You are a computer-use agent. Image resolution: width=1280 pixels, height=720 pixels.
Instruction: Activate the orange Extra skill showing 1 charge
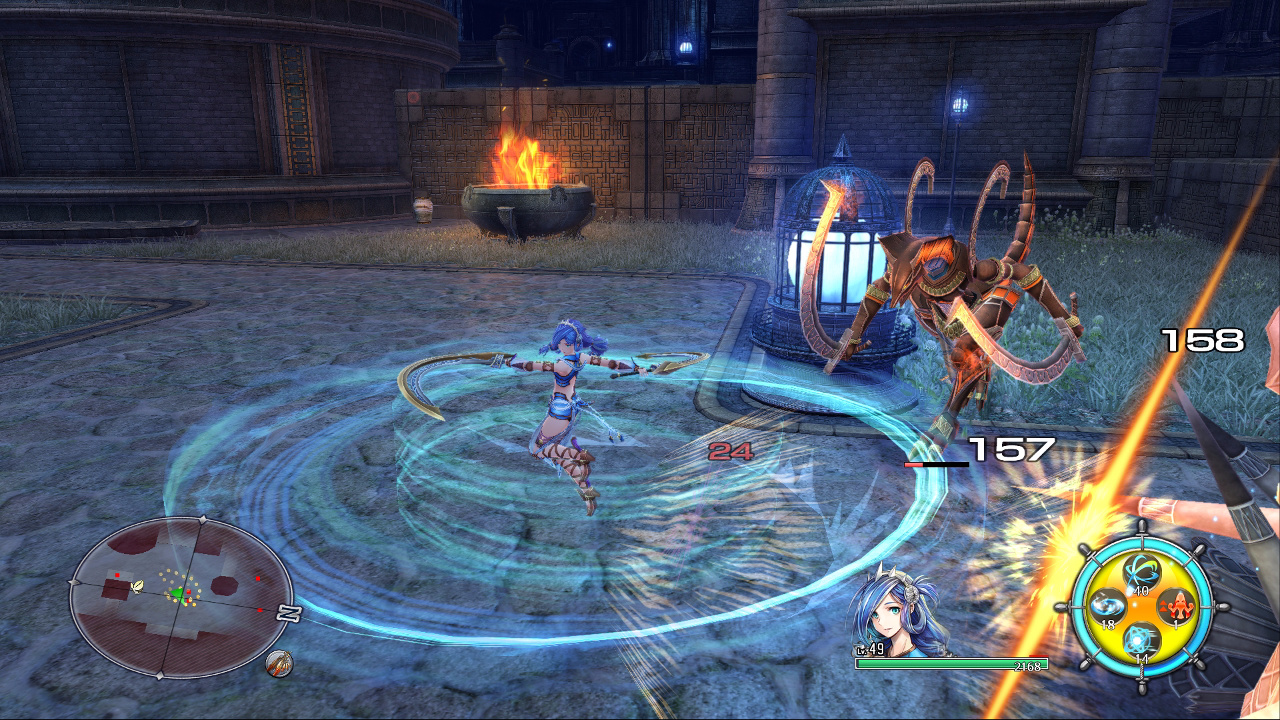point(1177,606)
